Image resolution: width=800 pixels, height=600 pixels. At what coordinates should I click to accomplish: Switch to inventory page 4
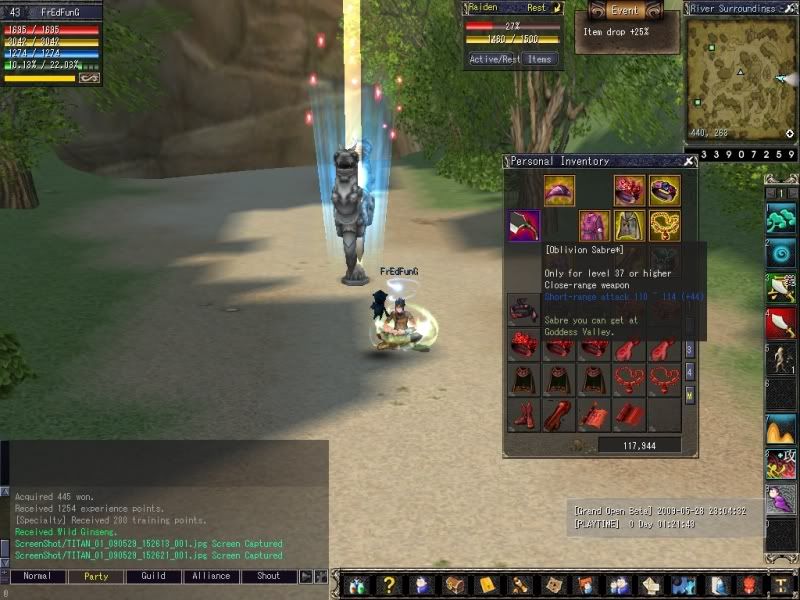pos(689,371)
